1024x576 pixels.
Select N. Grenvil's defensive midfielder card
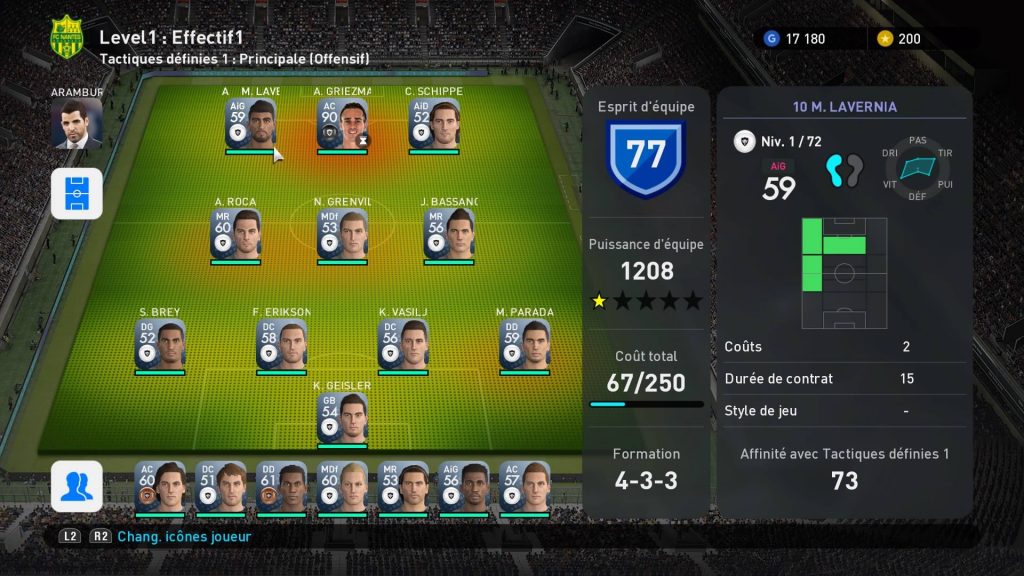342,234
